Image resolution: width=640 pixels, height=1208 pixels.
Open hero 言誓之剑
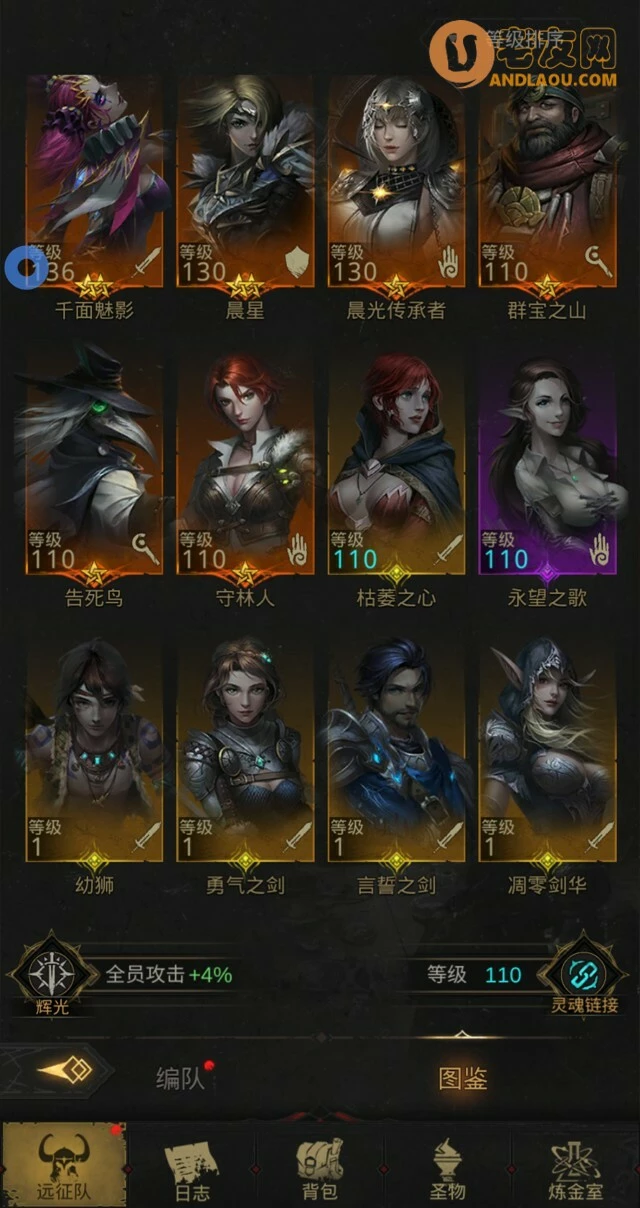click(396, 750)
